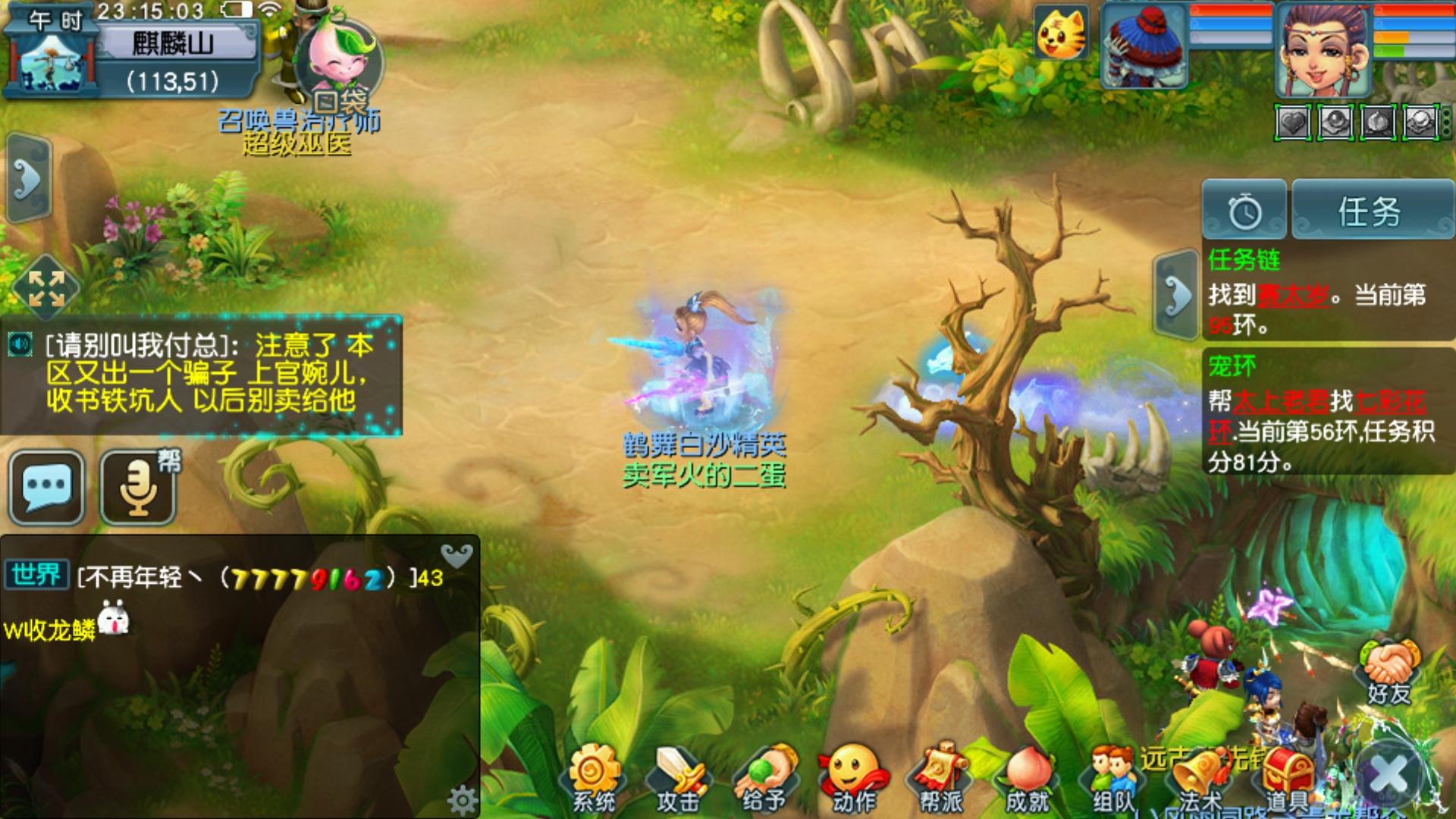Open the 帮派 guild panel

coord(940,777)
